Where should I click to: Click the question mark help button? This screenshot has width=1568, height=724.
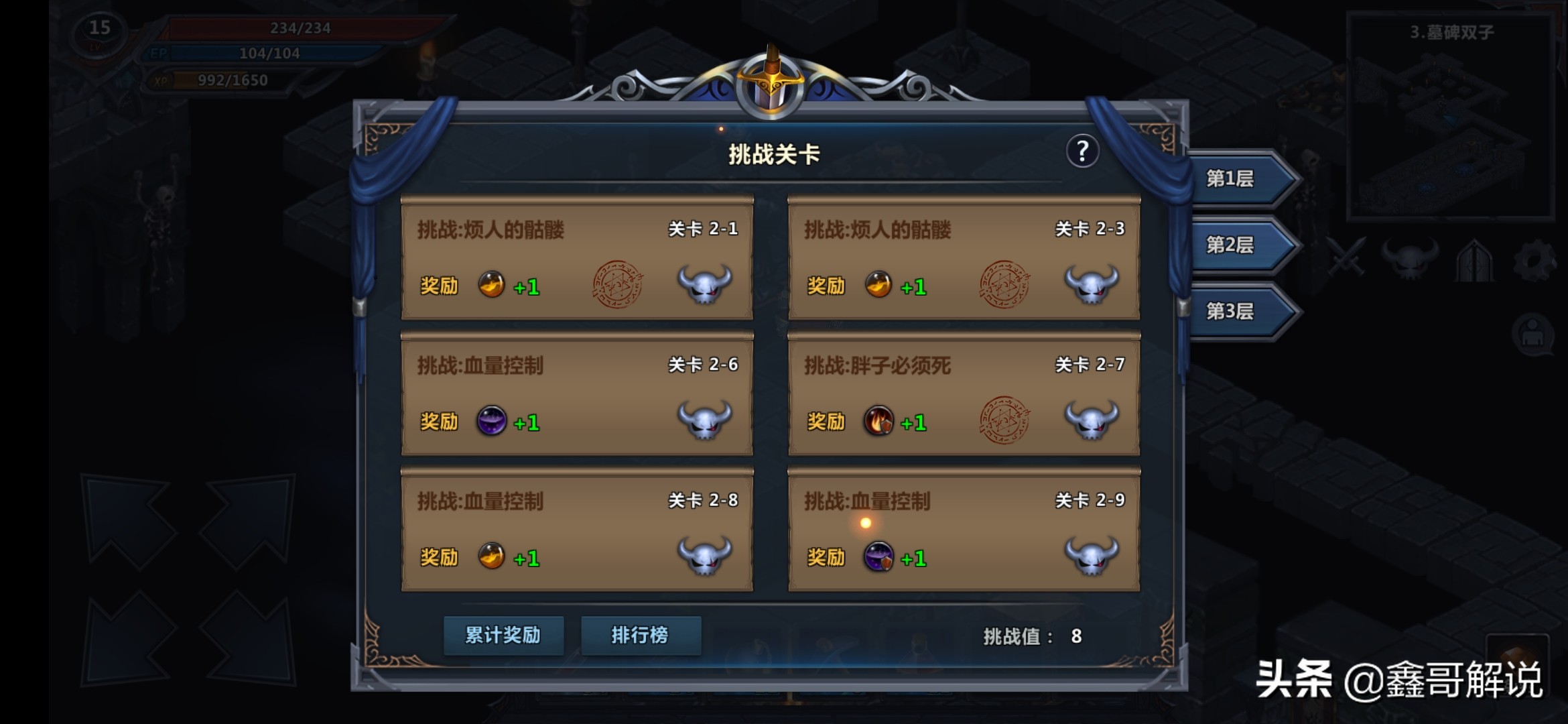click(x=1082, y=151)
